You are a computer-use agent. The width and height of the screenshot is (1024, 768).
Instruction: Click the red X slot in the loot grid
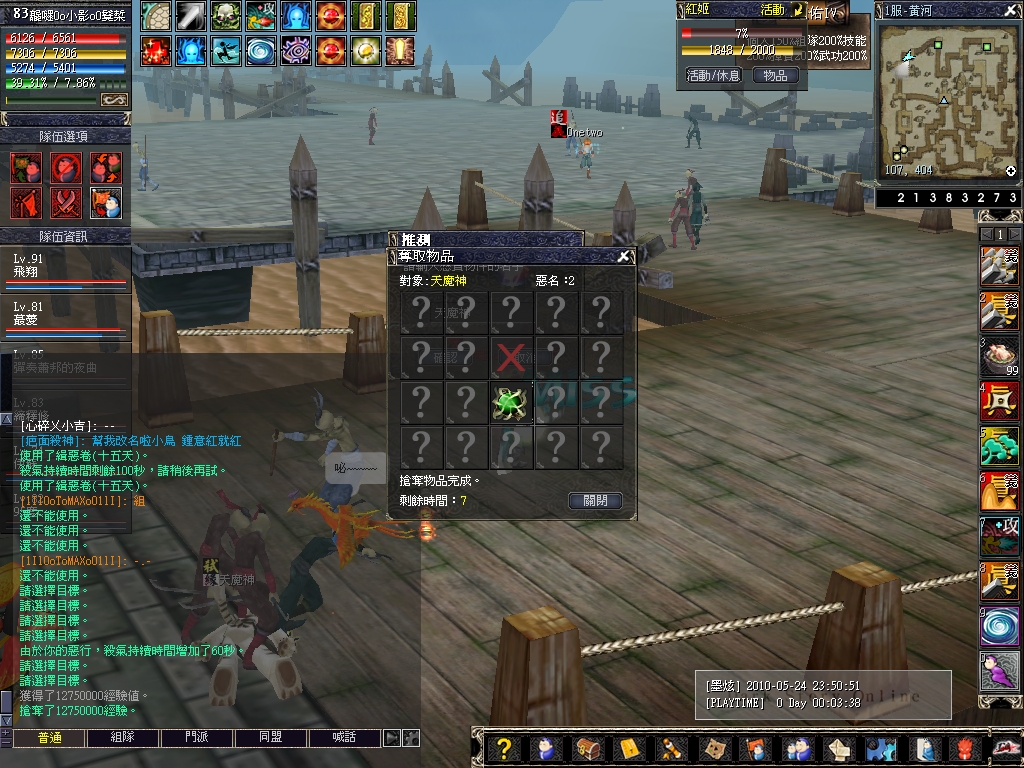coord(510,357)
